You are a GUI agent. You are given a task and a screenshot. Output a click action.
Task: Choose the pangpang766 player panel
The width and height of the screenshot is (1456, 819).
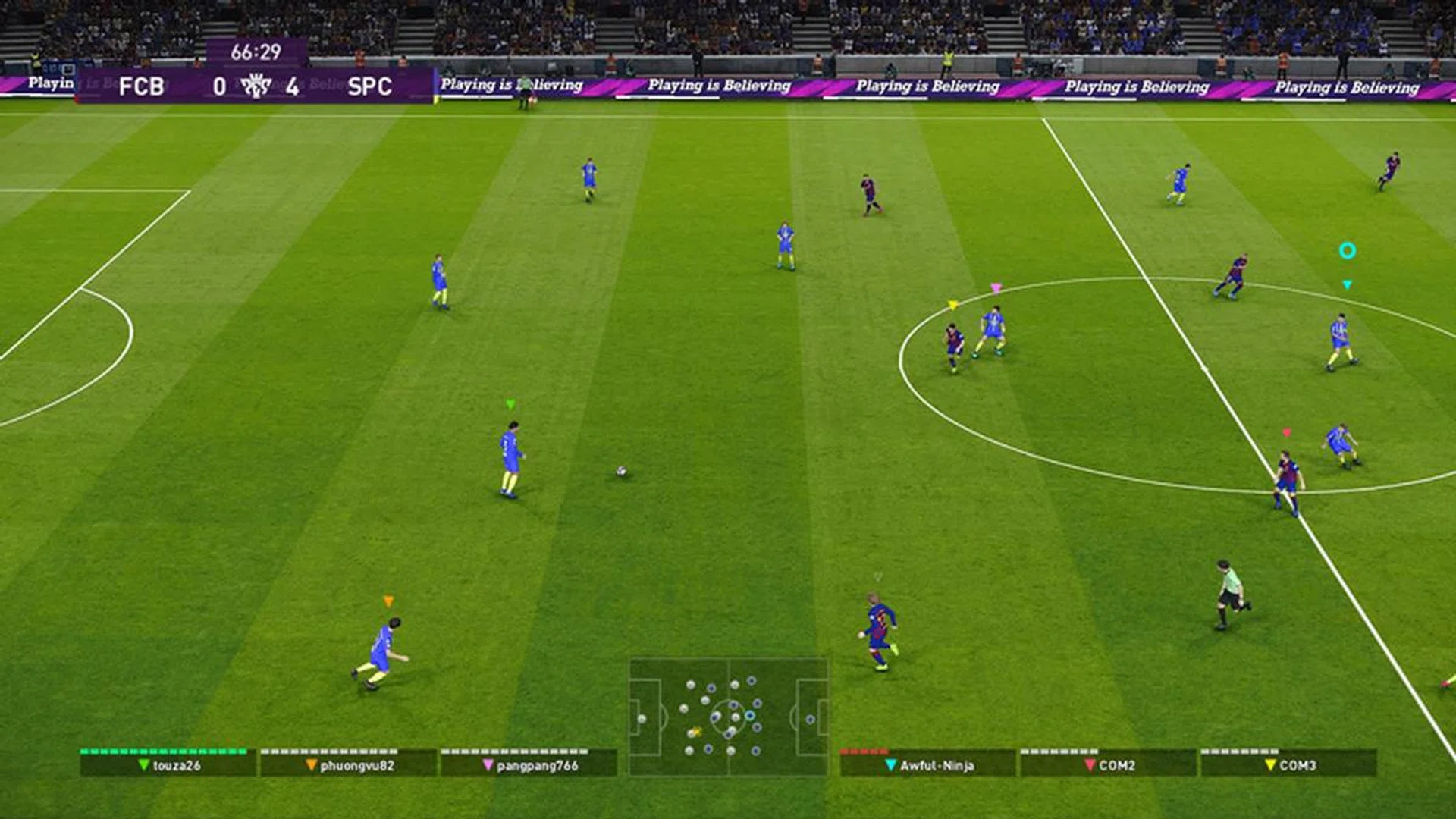529,764
